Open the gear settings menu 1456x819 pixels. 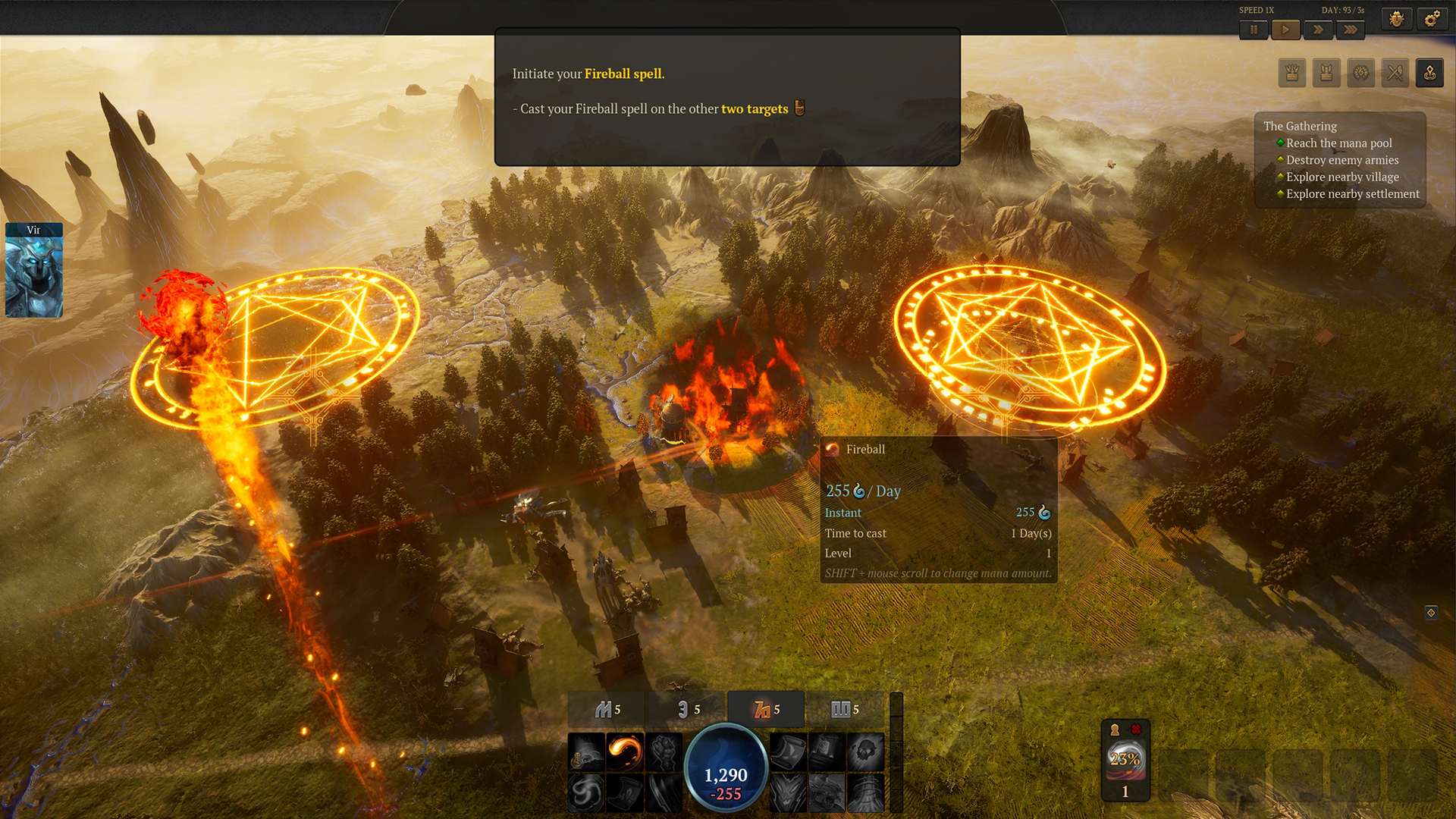1432,19
